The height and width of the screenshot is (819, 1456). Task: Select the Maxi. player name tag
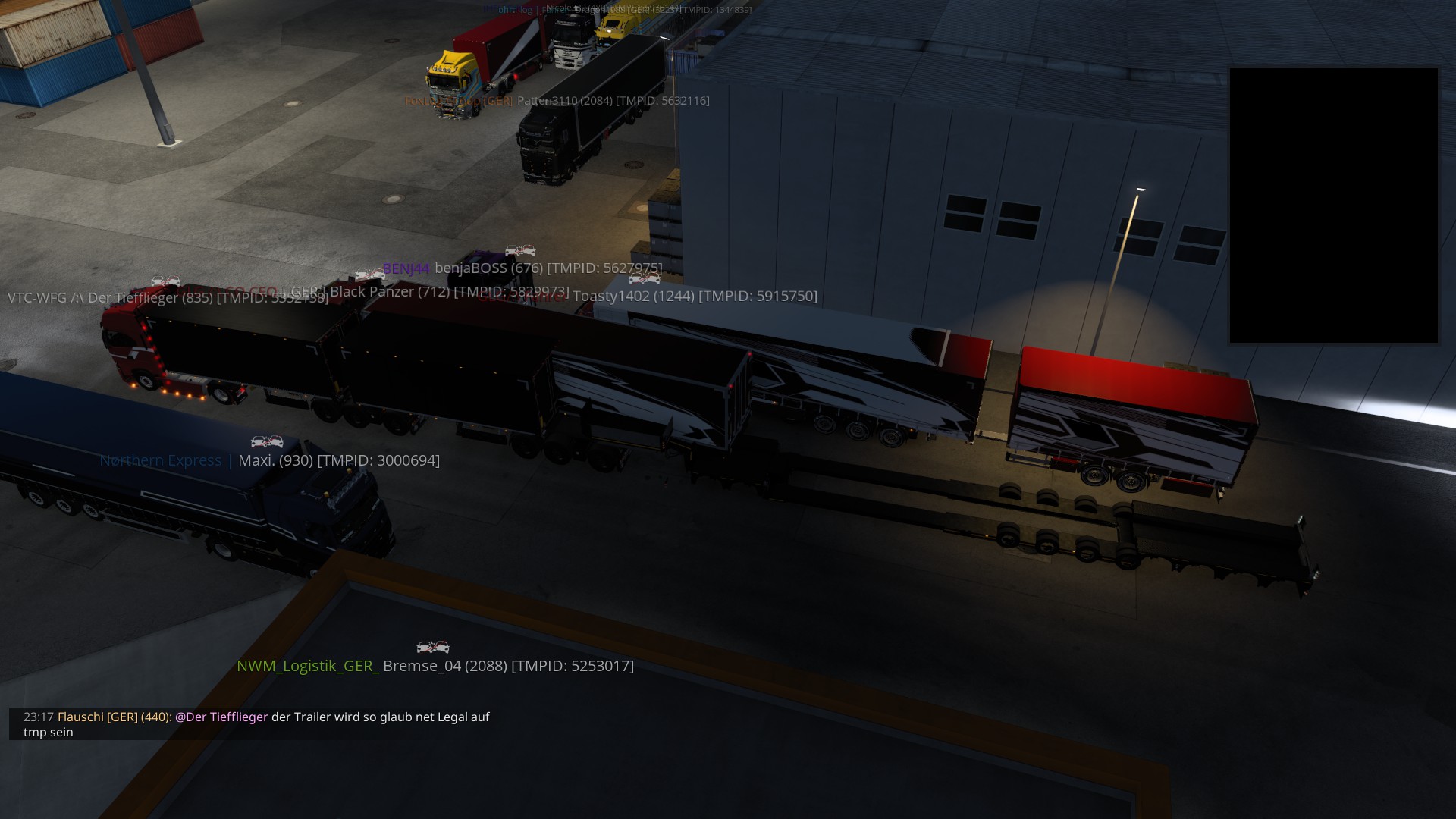[x=338, y=460]
